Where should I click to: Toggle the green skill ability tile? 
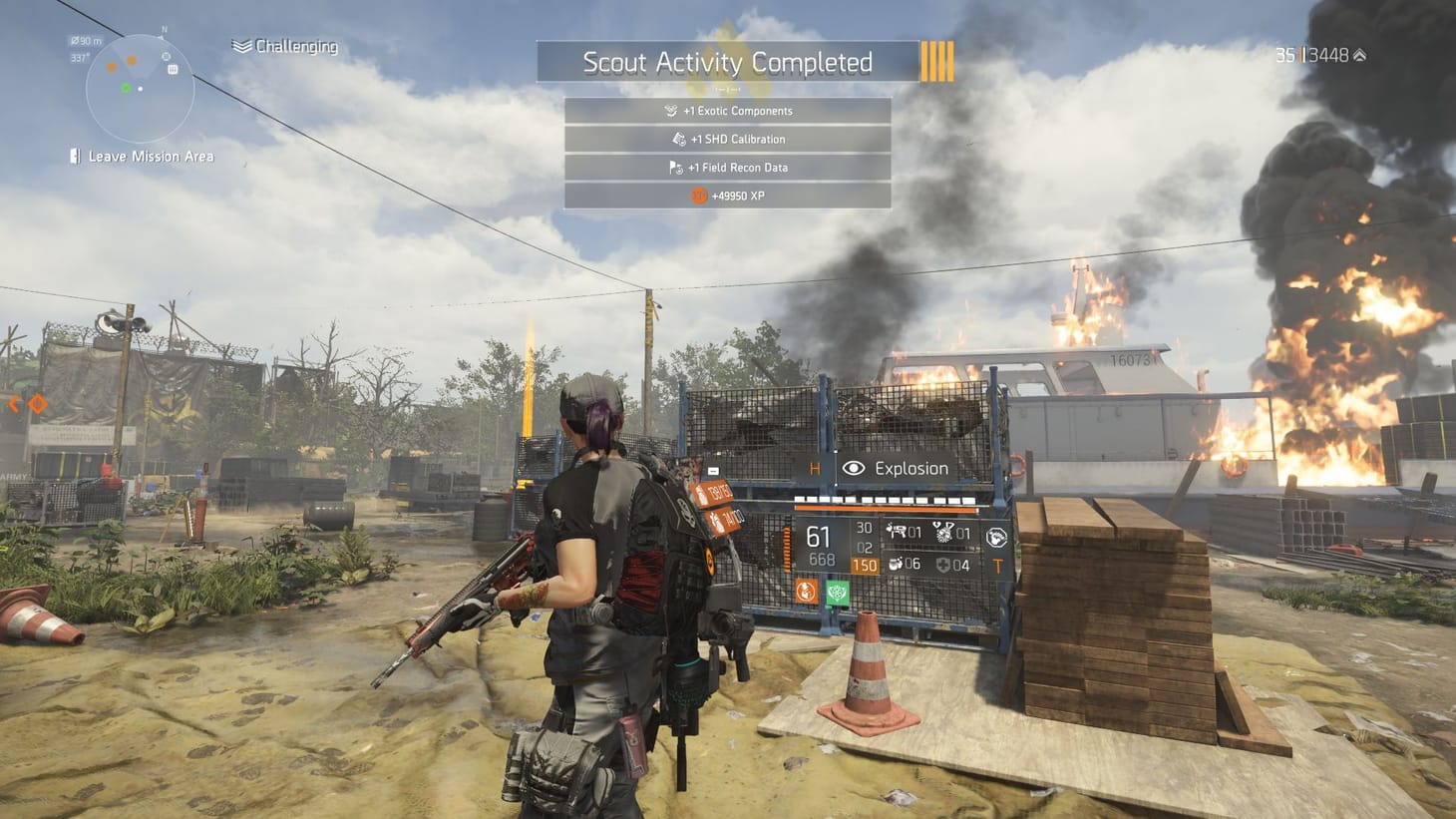pos(837,591)
